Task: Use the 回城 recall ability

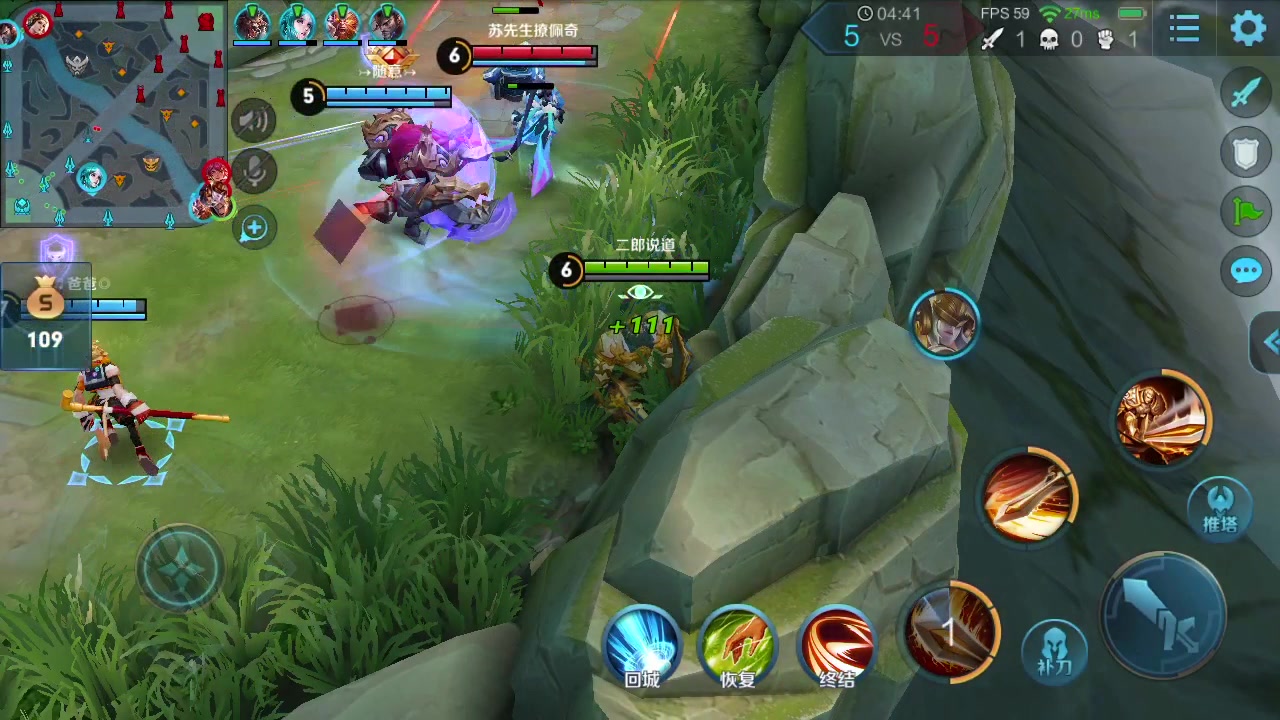Action: coord(642,645)
